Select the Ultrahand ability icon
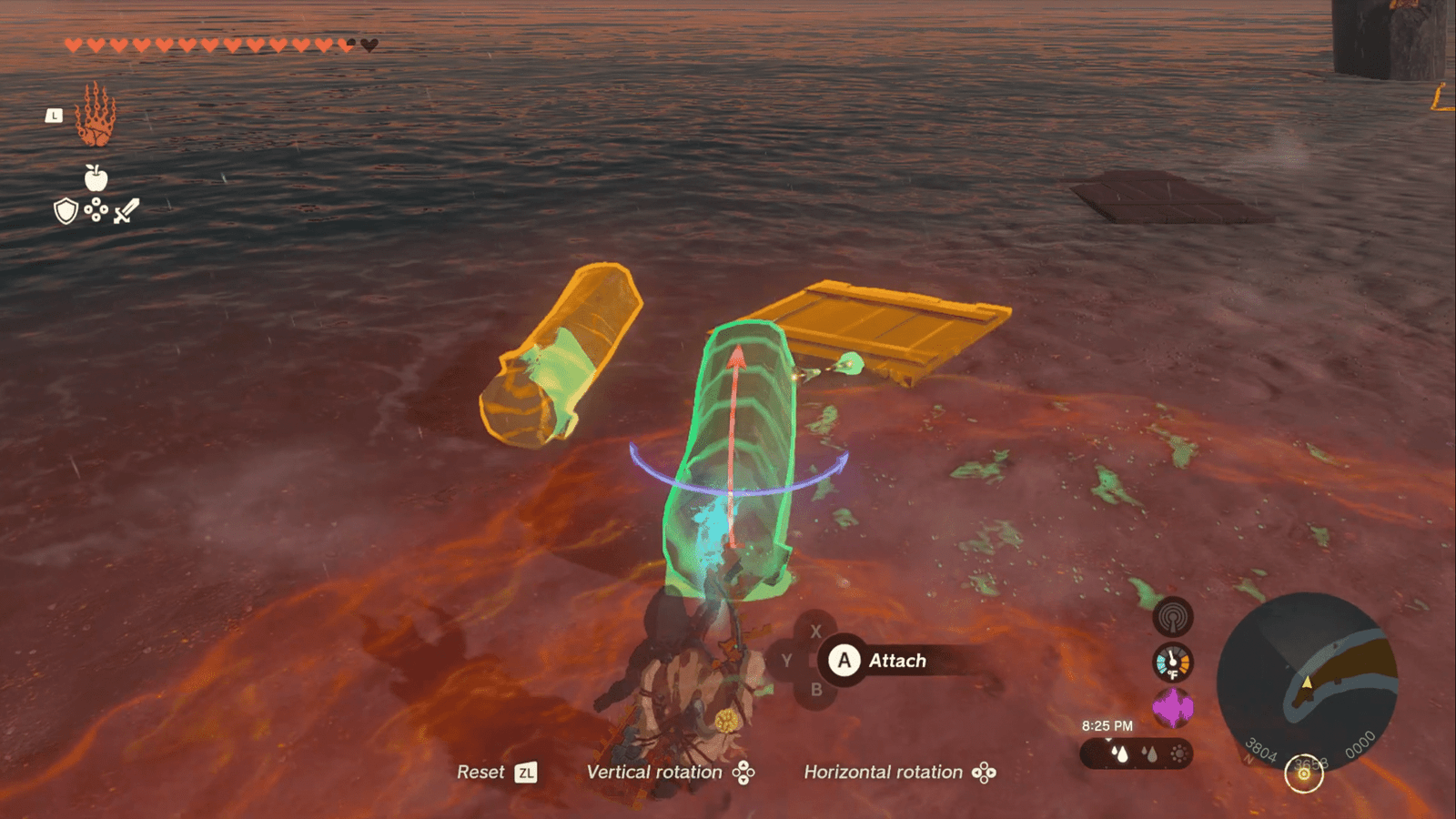This screenshot has width=1456, height=819. click(95, 115)
